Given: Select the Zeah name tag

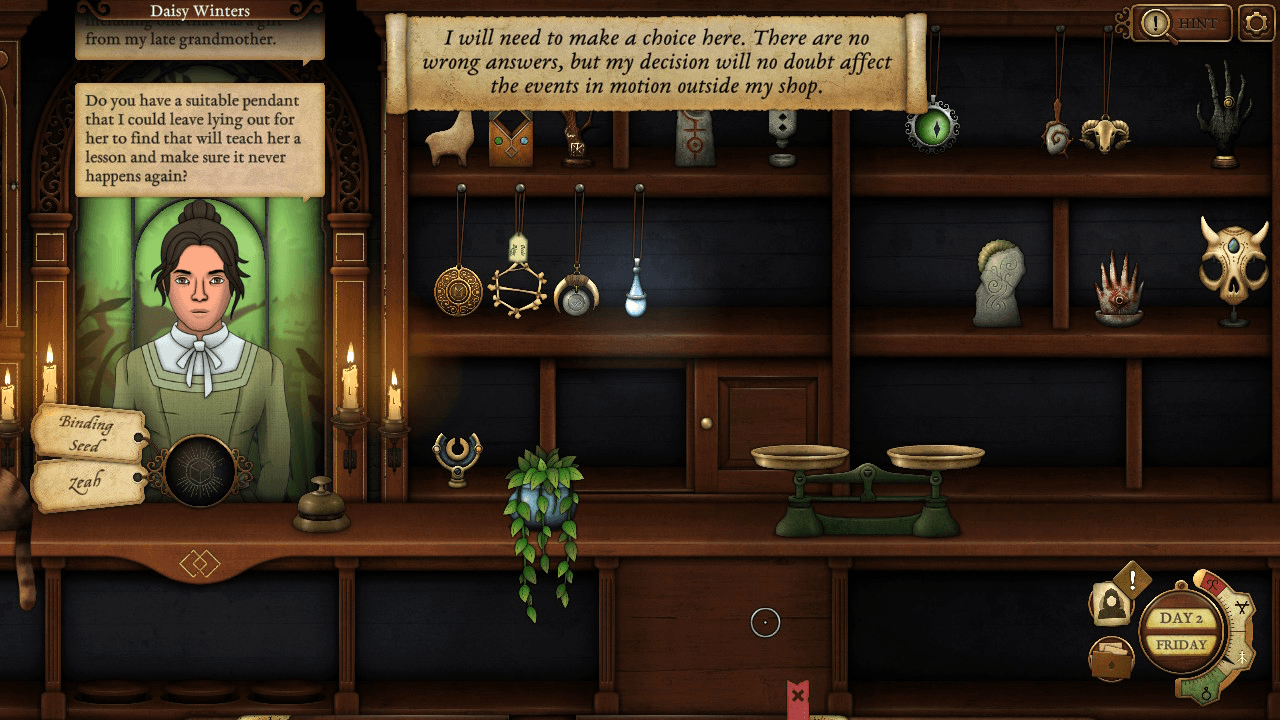Looking at the screenshot, I should [x=88, y=485].
